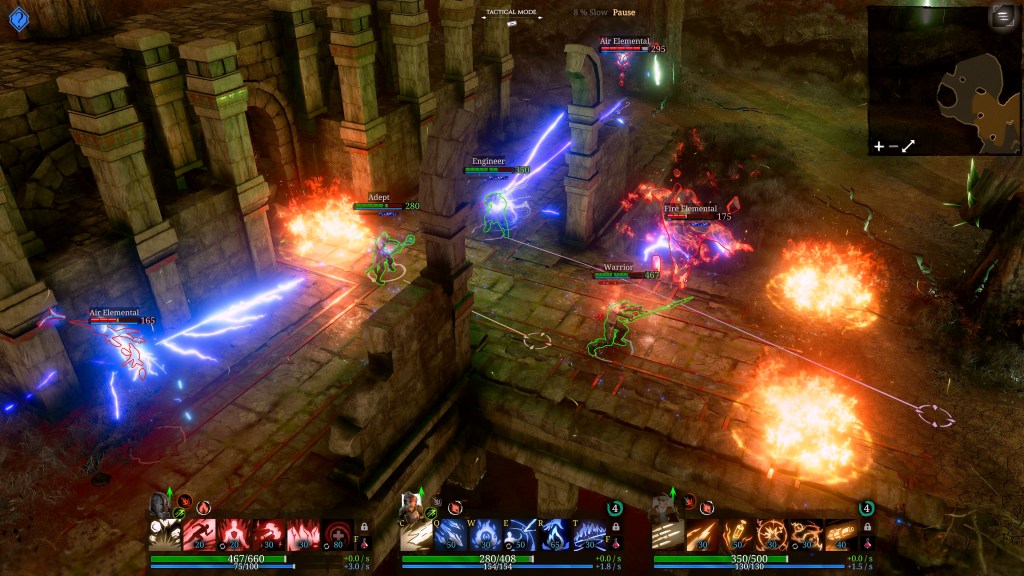Zoom out the minimap with minus
The height and width of the screenshot is (576, 1024).
[893, 146]
